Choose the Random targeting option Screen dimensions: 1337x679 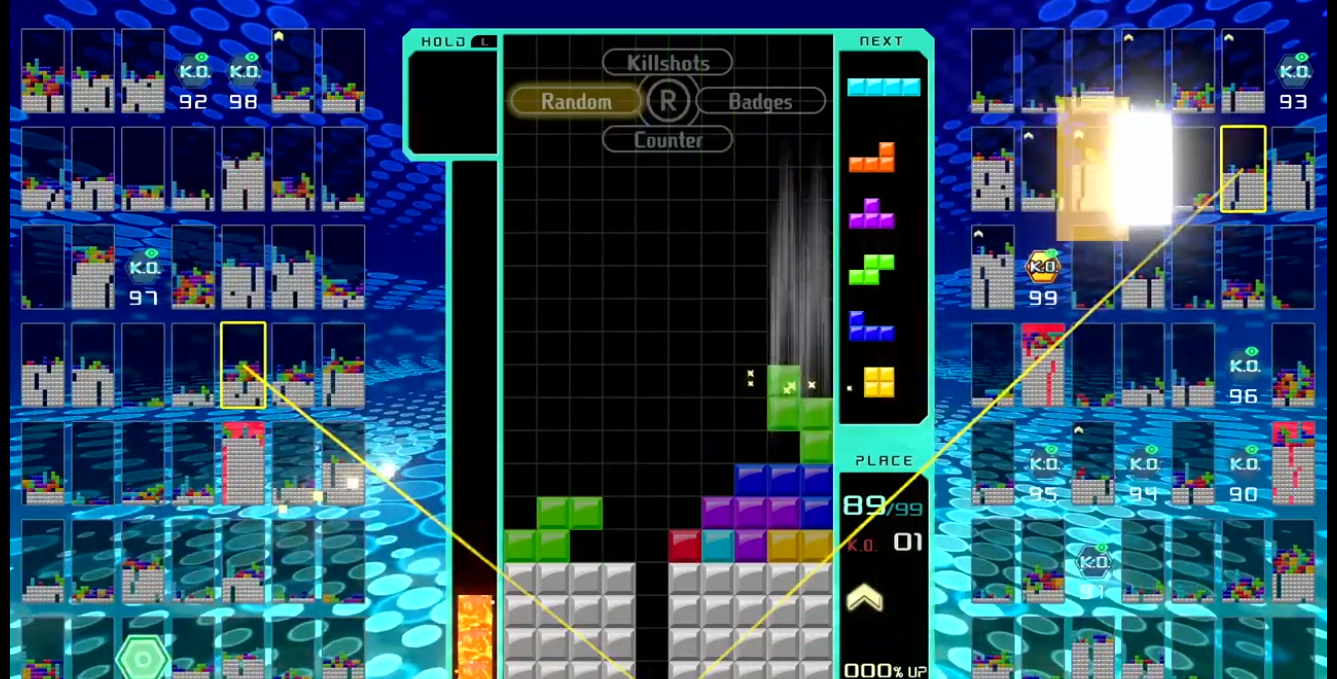[x=576, y=101]
